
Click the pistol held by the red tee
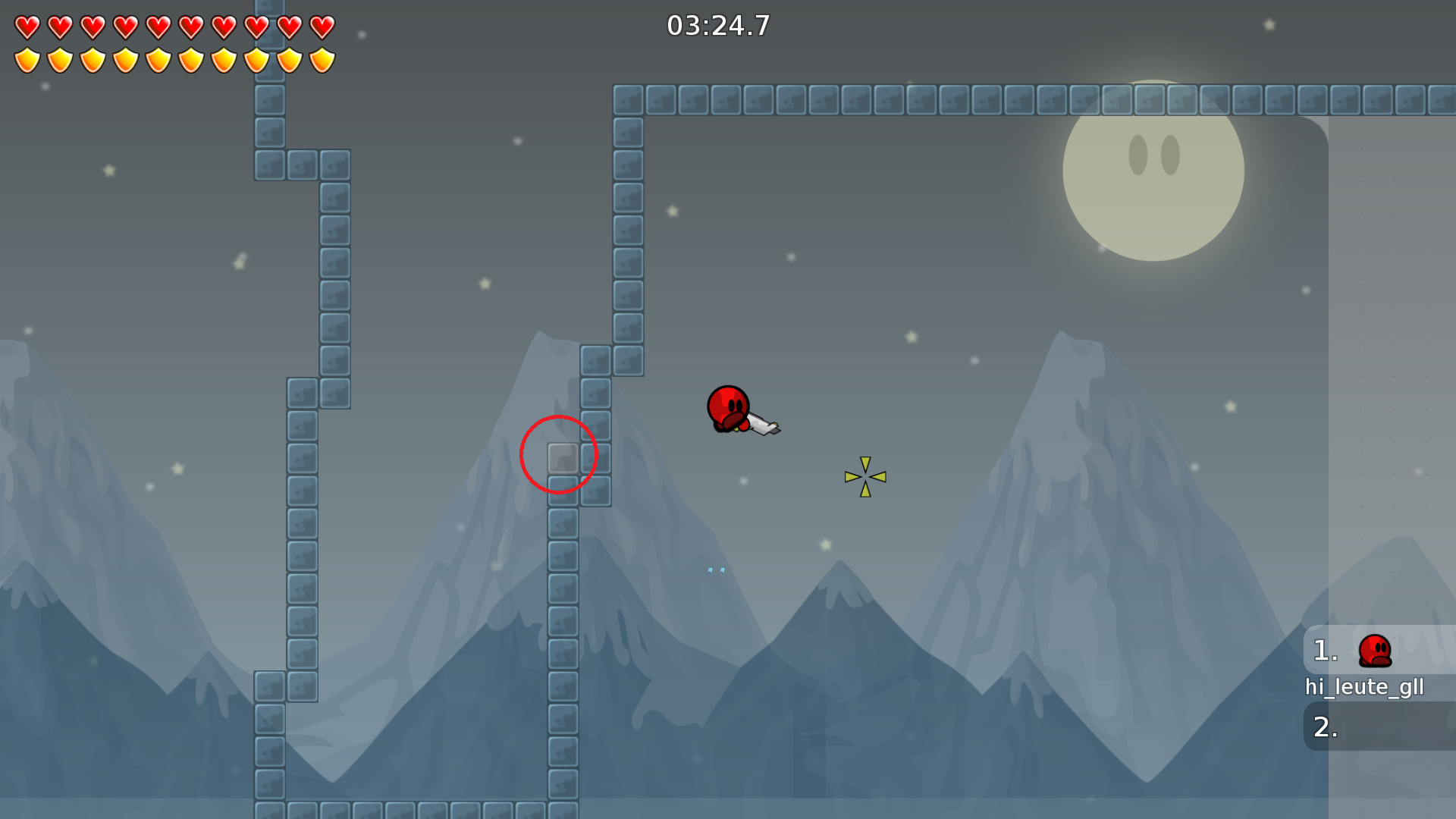pos(762,425)
